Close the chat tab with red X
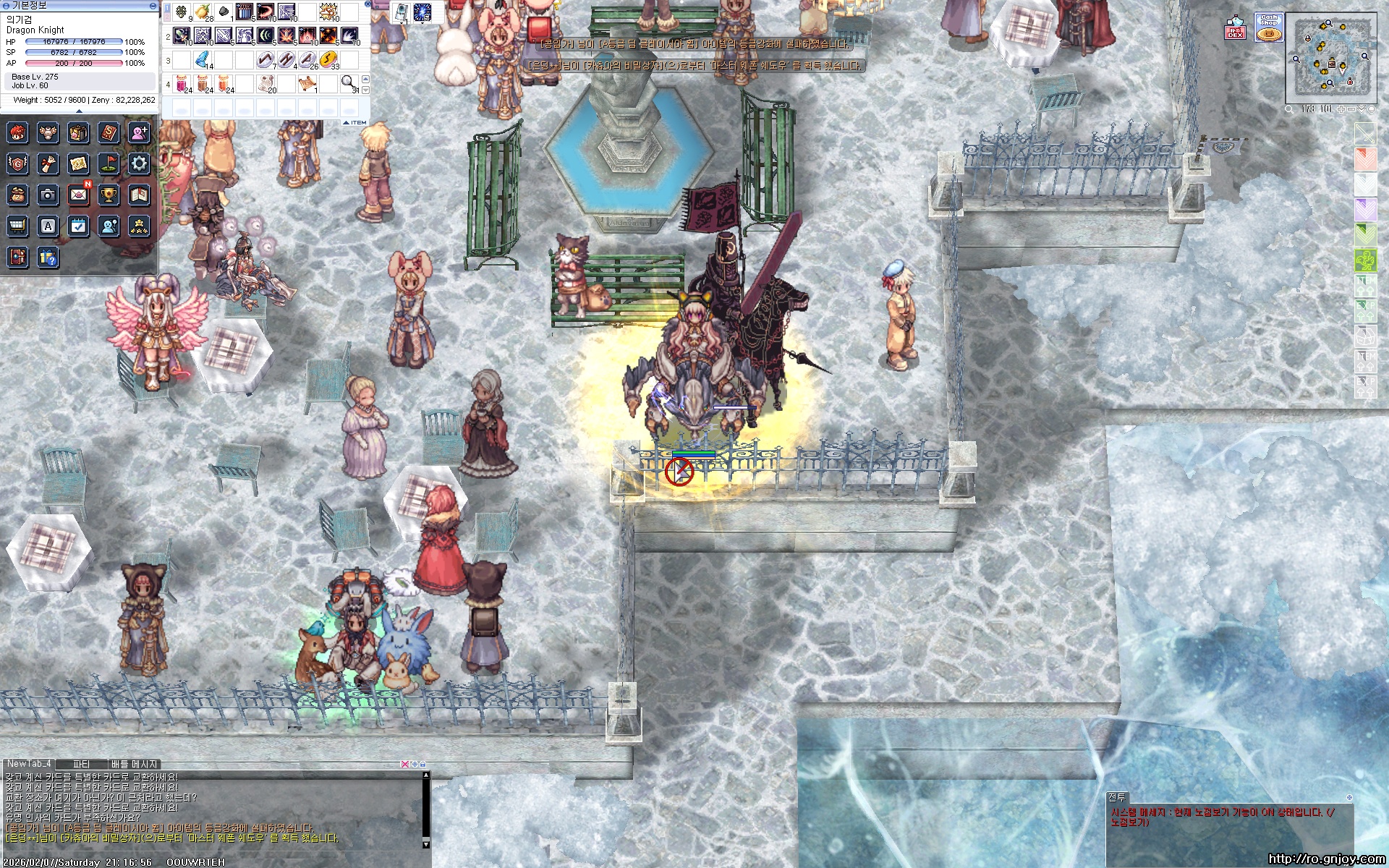1389x868 pixels. coord(404,764)
